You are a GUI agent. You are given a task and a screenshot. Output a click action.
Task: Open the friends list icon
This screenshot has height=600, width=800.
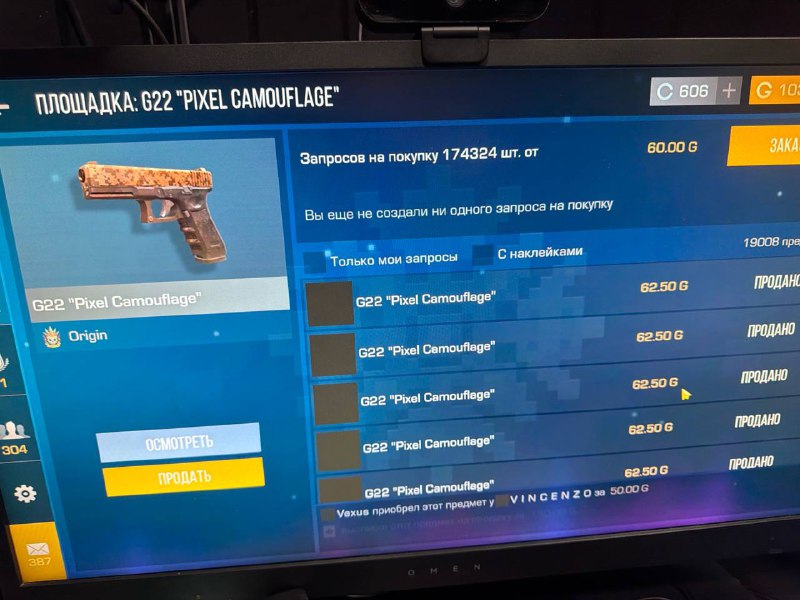(x=14, y=432)
